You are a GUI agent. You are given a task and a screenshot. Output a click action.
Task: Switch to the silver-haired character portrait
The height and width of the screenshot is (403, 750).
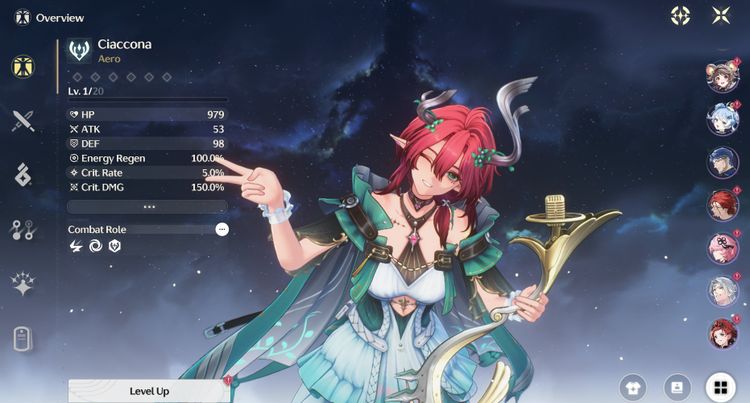pyautogui.click(x=722, y=291)
